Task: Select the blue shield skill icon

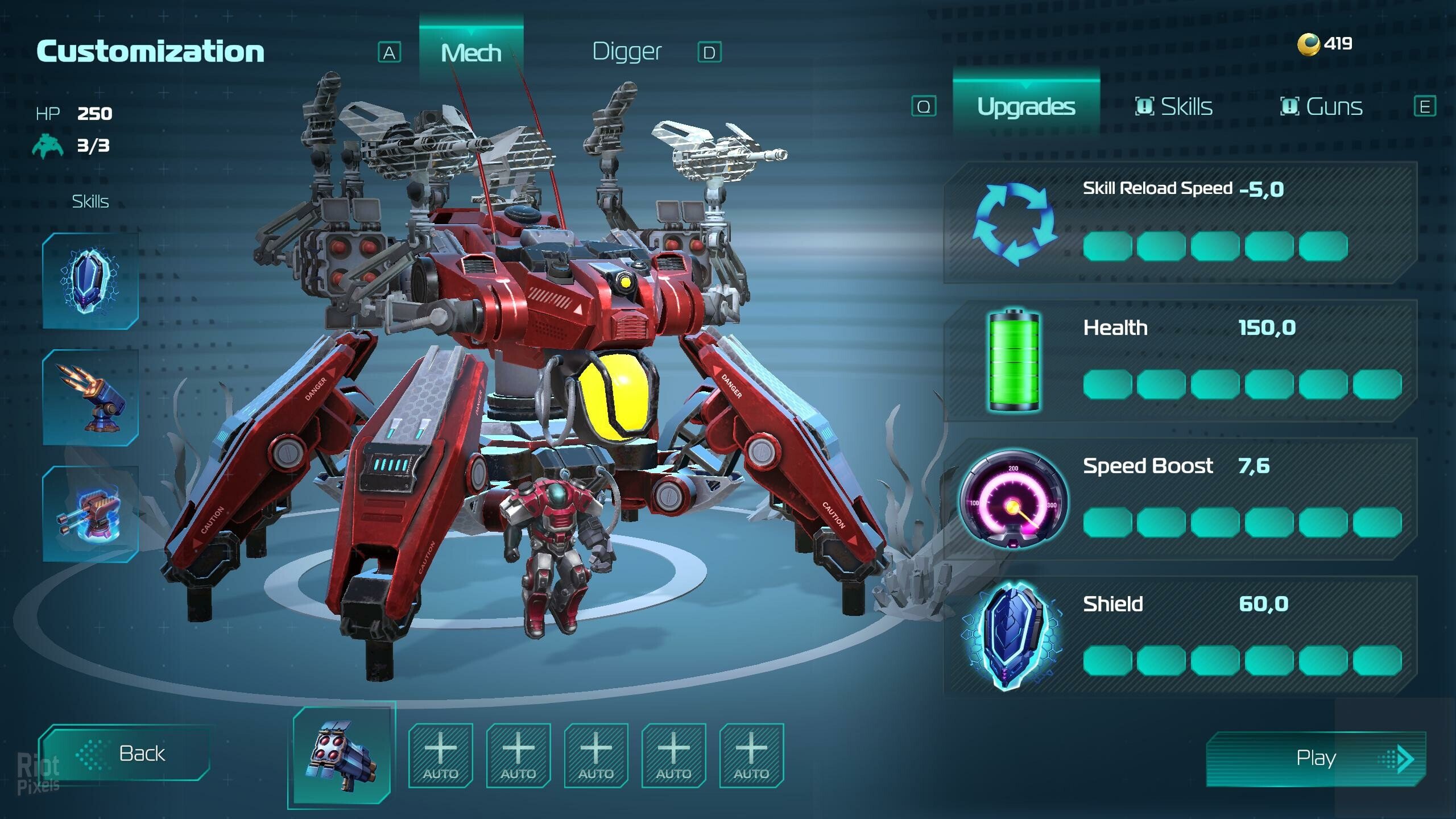Action: (90, 280)
